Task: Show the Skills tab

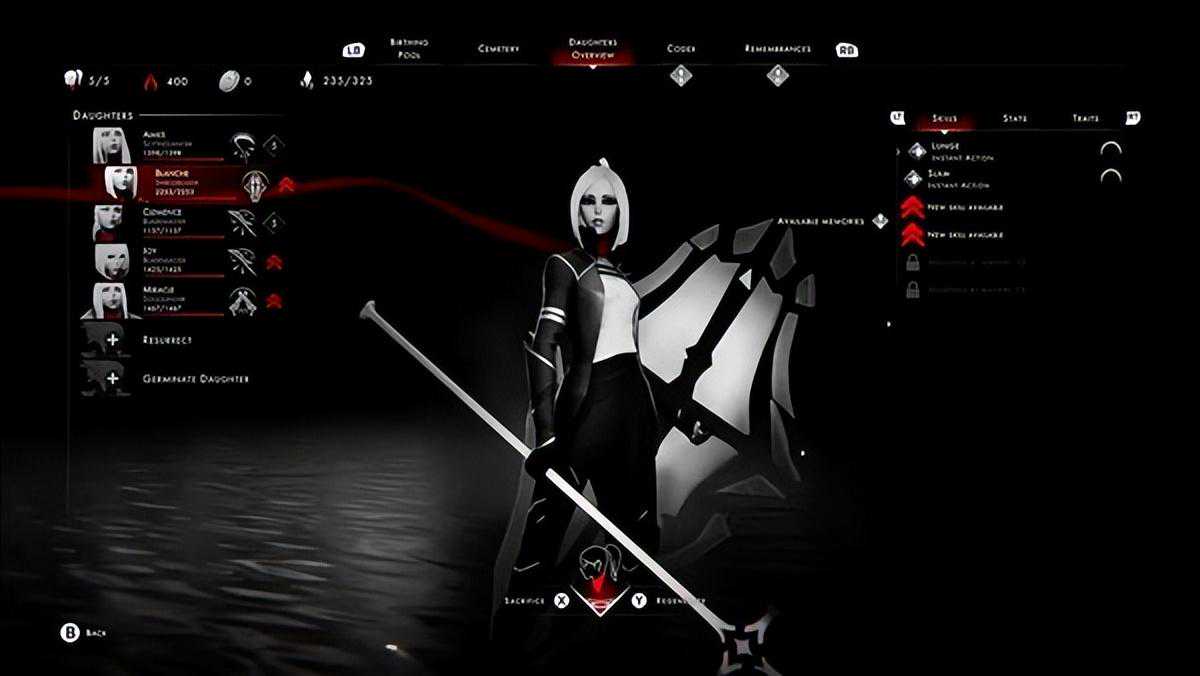Action: coord(944,118)
